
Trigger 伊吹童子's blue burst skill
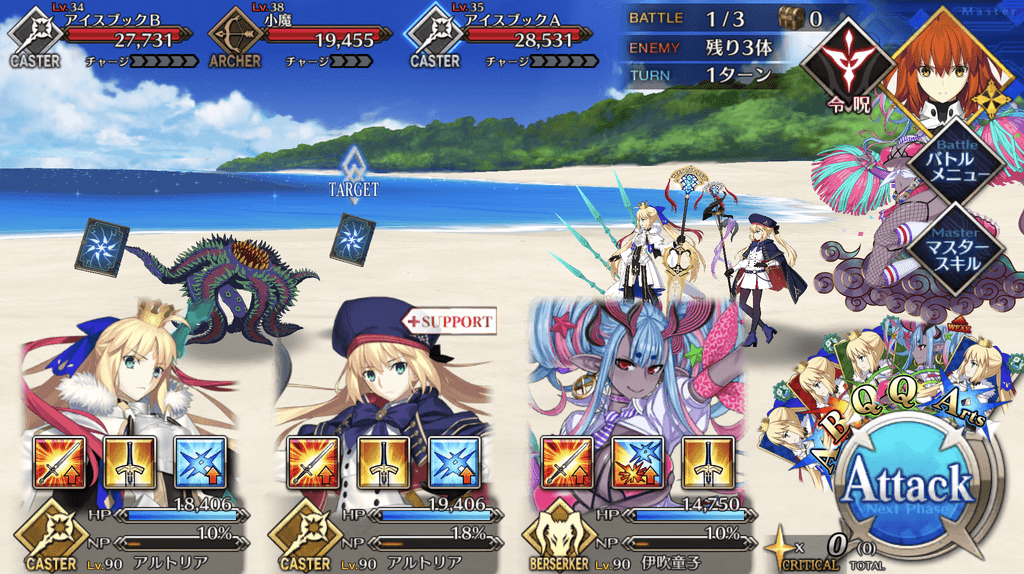tap(634, 462)
